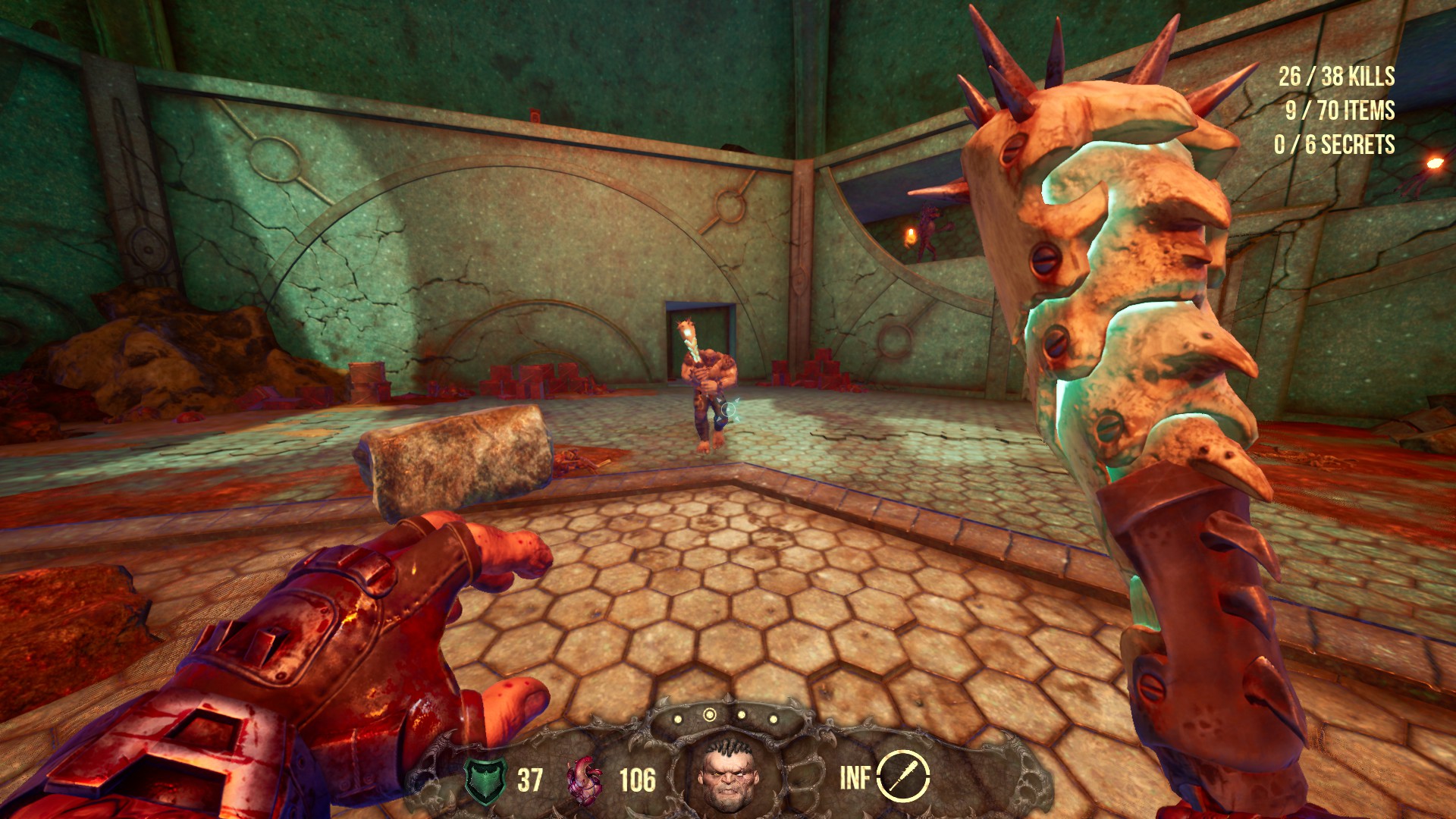Click the circled melee weapon icon

[903, 777]
